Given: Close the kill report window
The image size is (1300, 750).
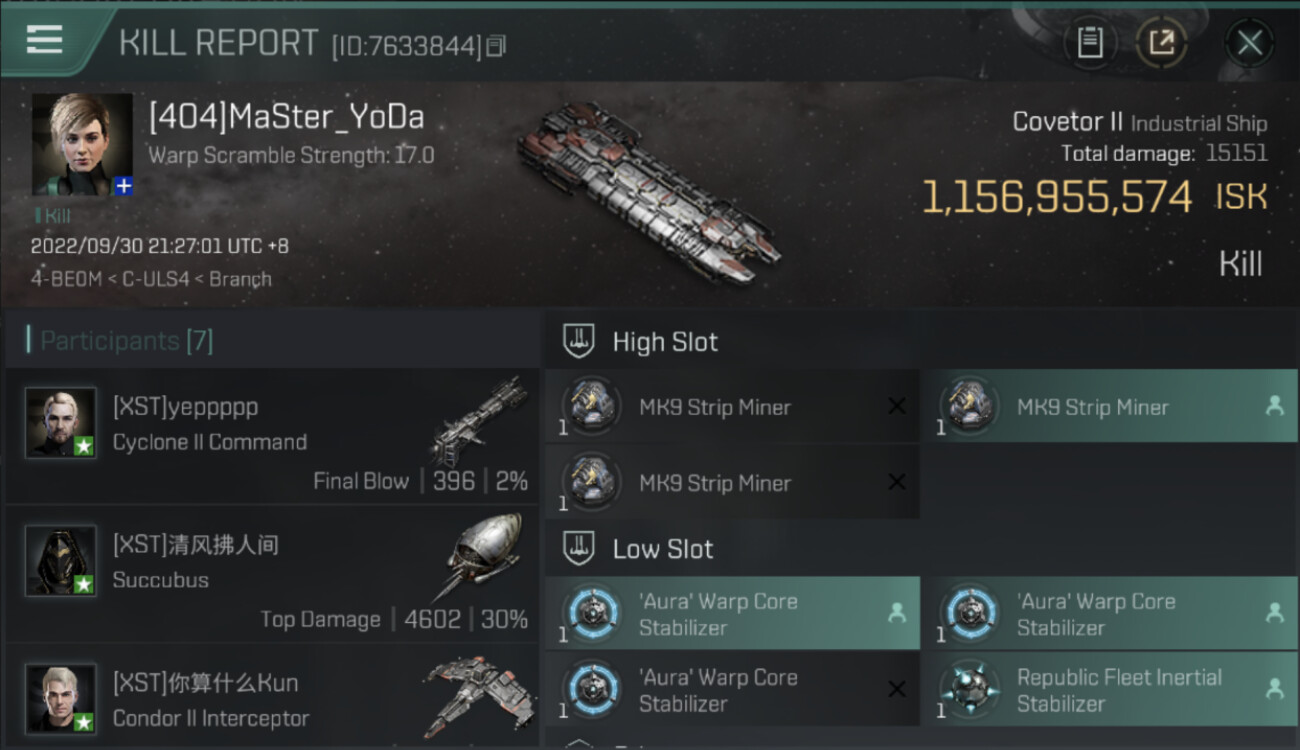Looking at the screenshot, I should 1249,43.
